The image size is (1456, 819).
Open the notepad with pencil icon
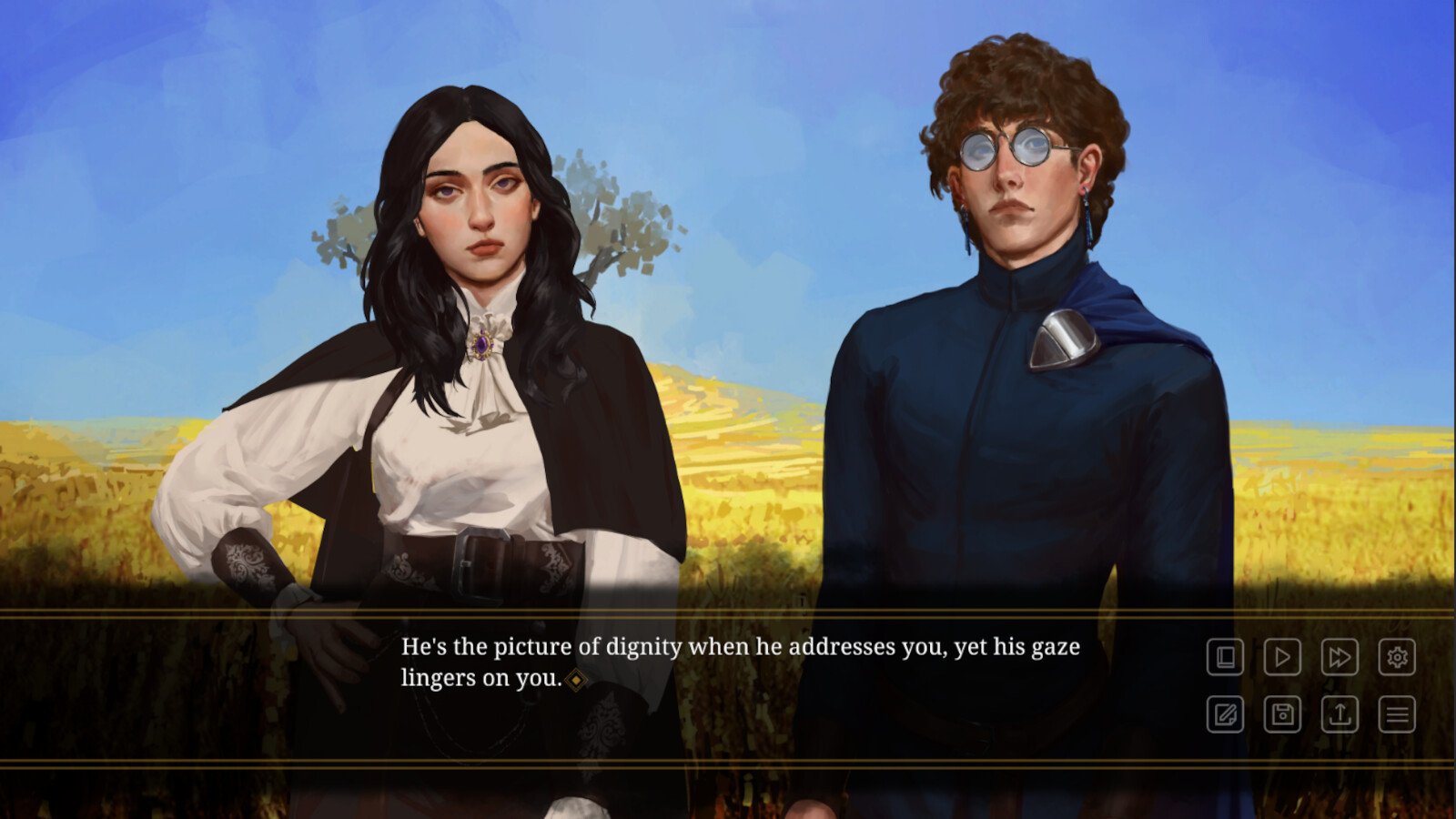[x=1225, y=714]
